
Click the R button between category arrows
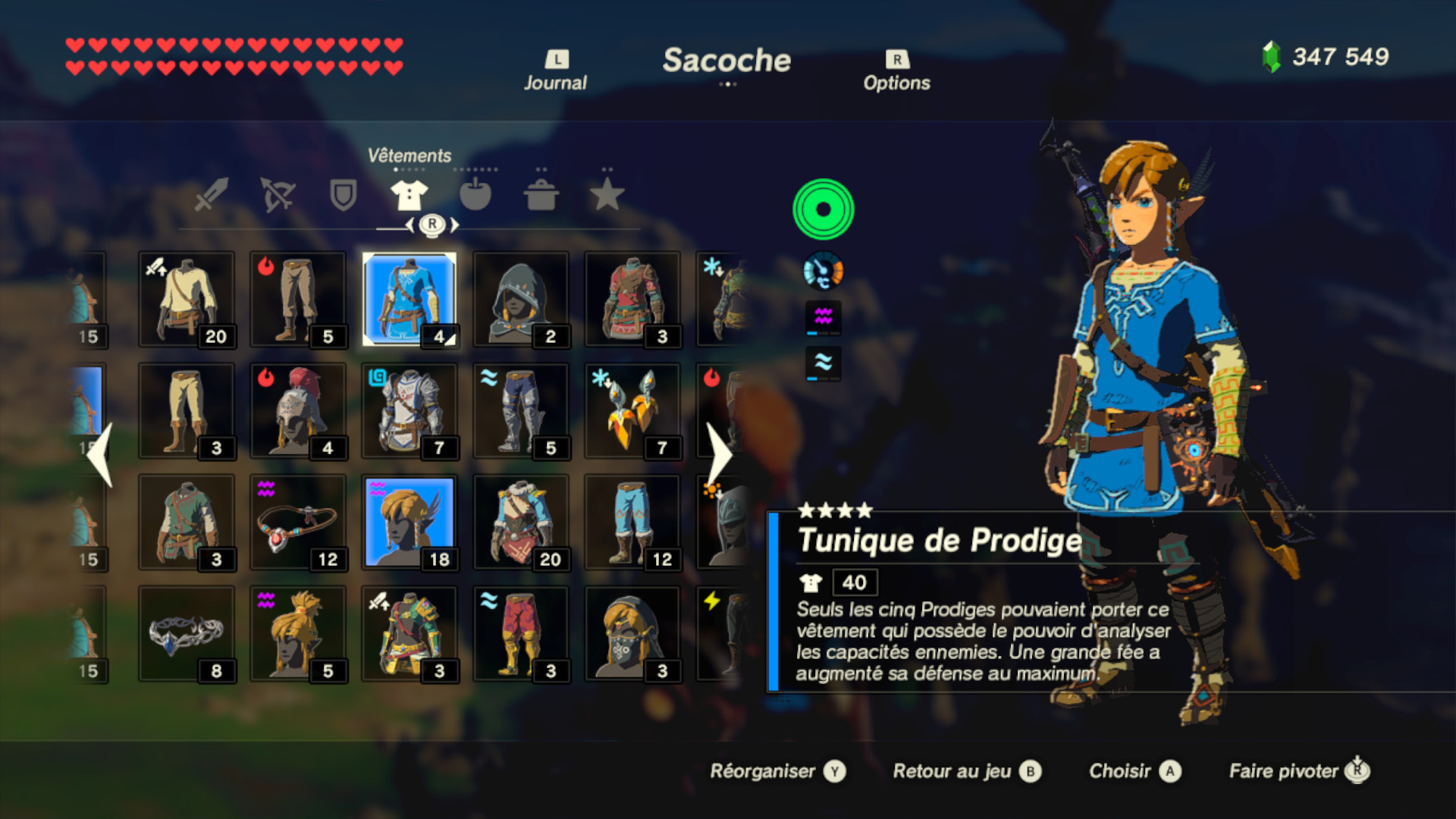pos(430,224)
